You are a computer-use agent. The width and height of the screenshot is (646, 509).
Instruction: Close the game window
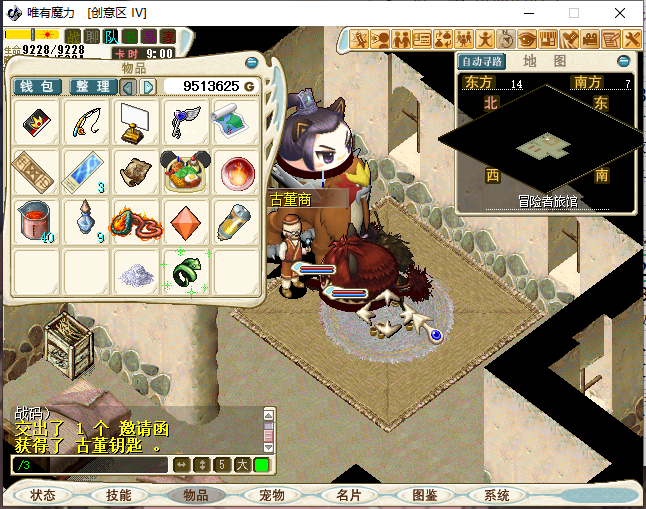point(623,13)
